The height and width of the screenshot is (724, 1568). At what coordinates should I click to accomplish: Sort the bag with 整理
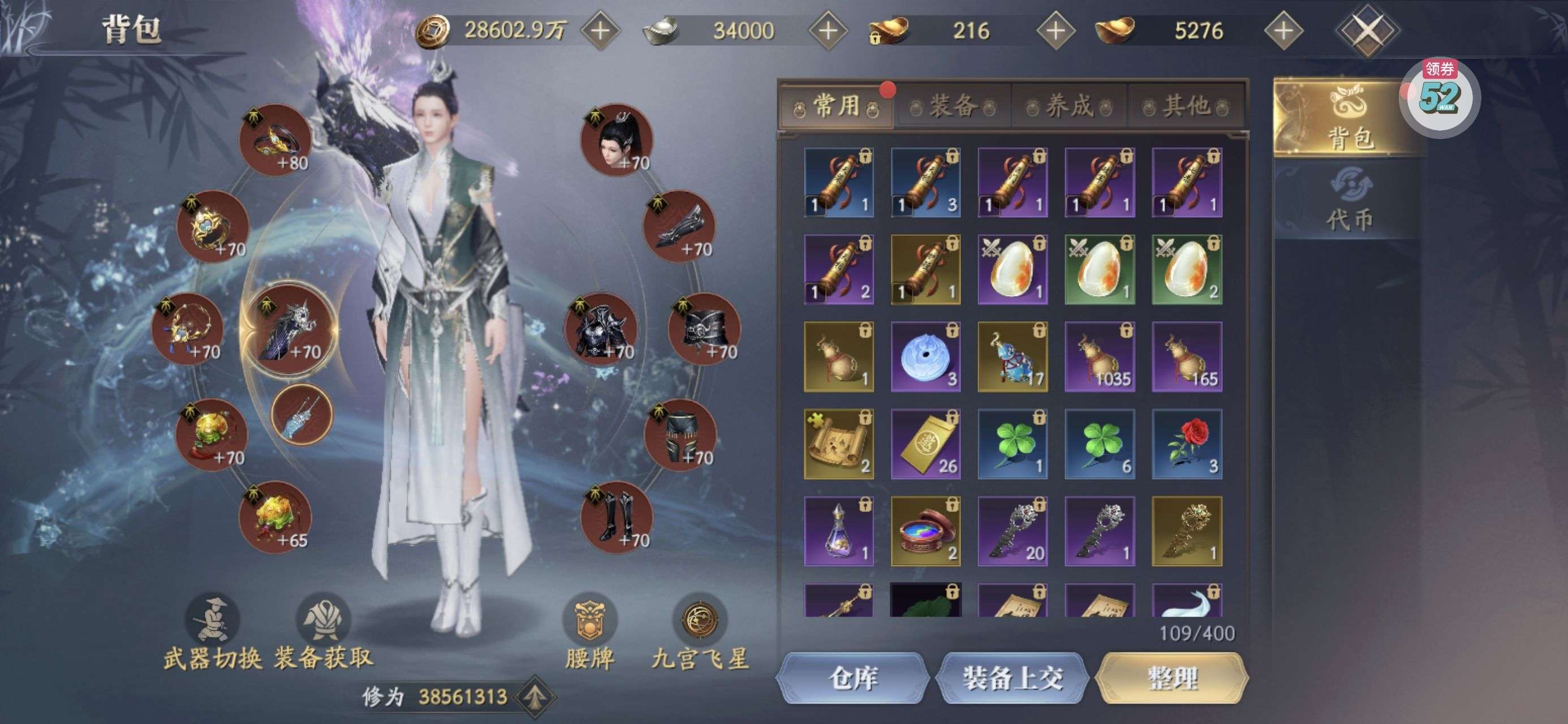pos(1171,678)
